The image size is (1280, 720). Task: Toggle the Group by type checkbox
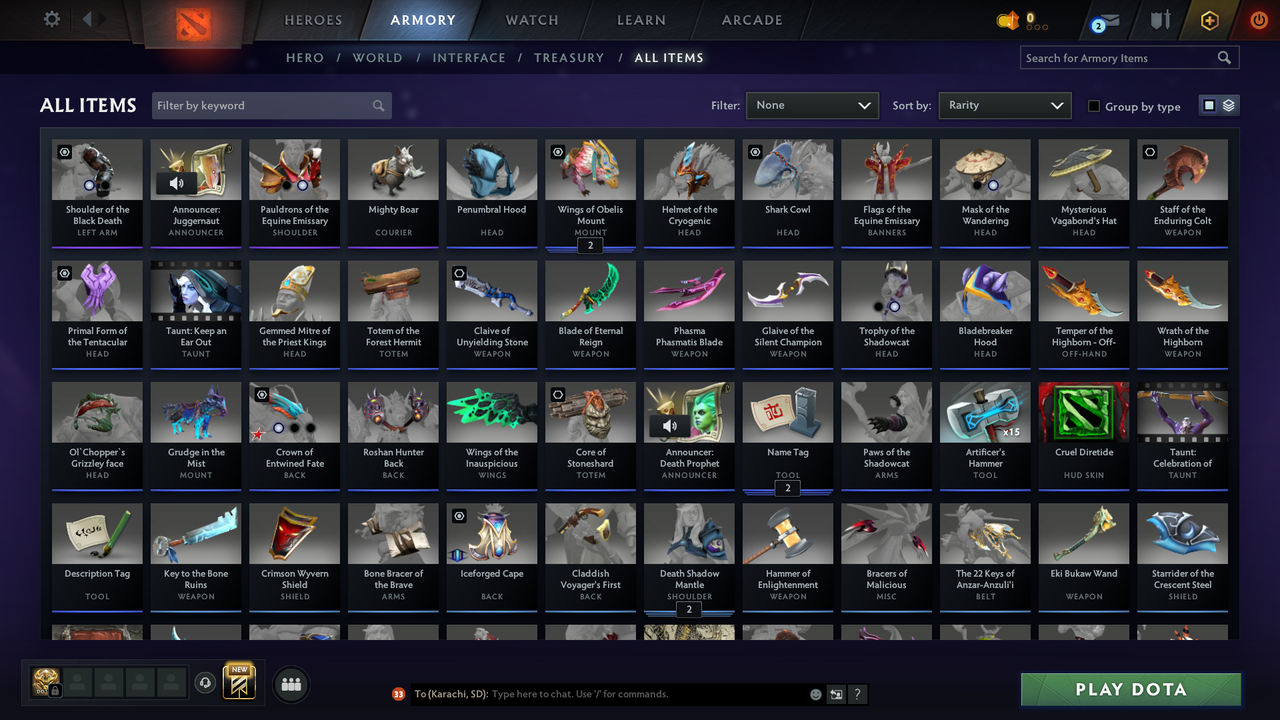pos(1094,106)
